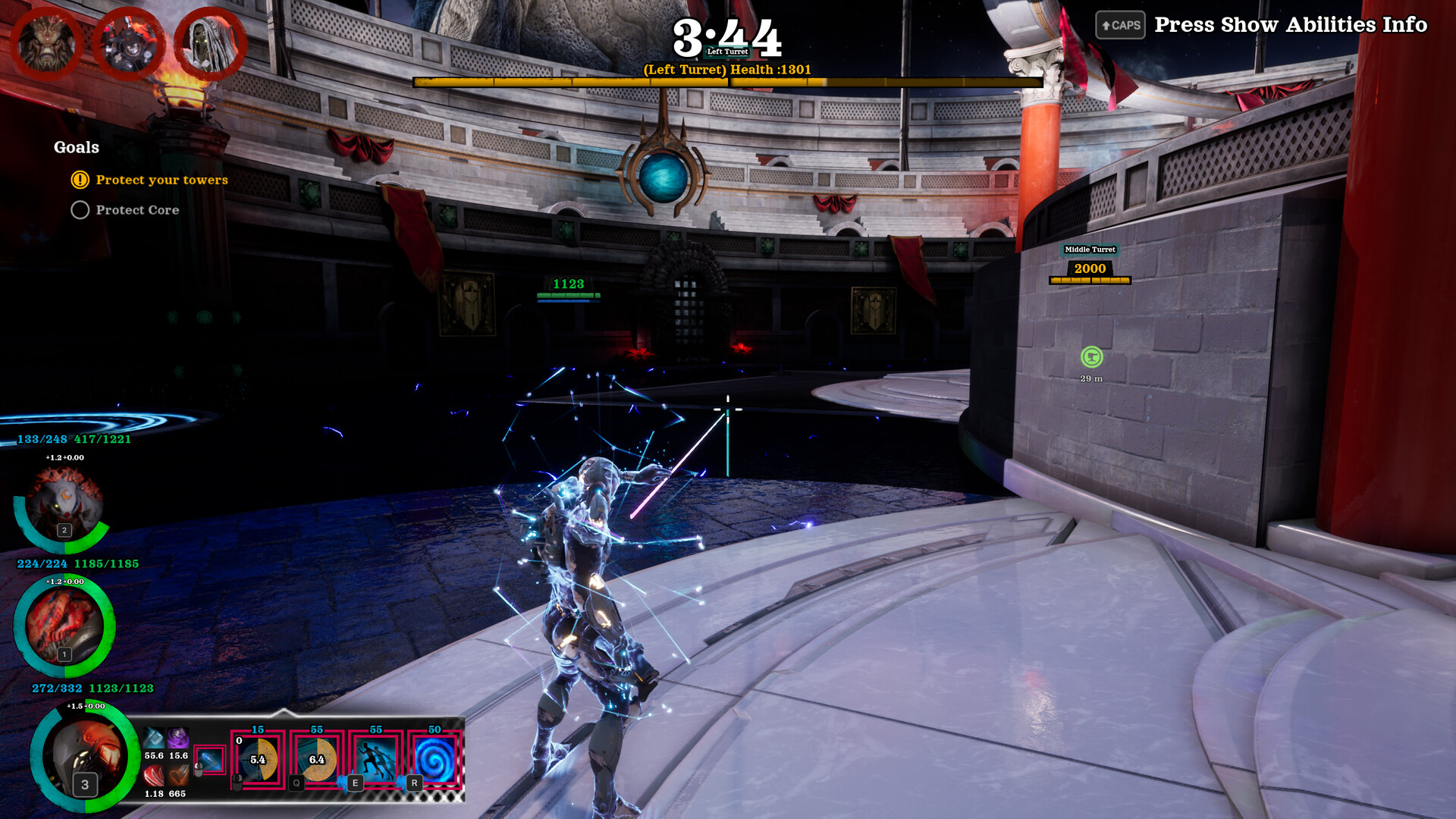Click the orange gauntlet stat icon
This screenshot has height=819, width=1456.
tap(178, 775)
